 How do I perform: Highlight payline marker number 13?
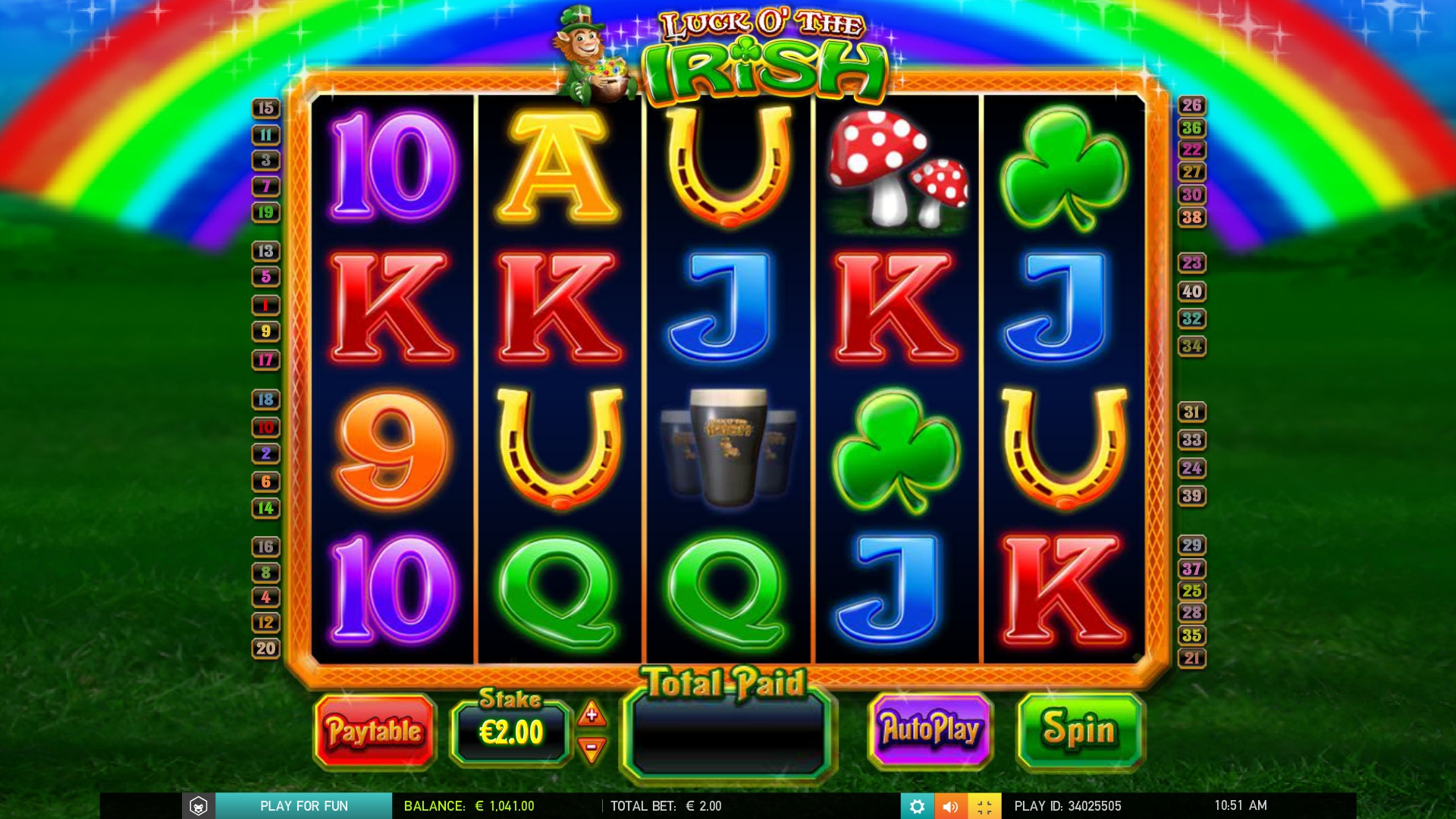pos(265,251)
